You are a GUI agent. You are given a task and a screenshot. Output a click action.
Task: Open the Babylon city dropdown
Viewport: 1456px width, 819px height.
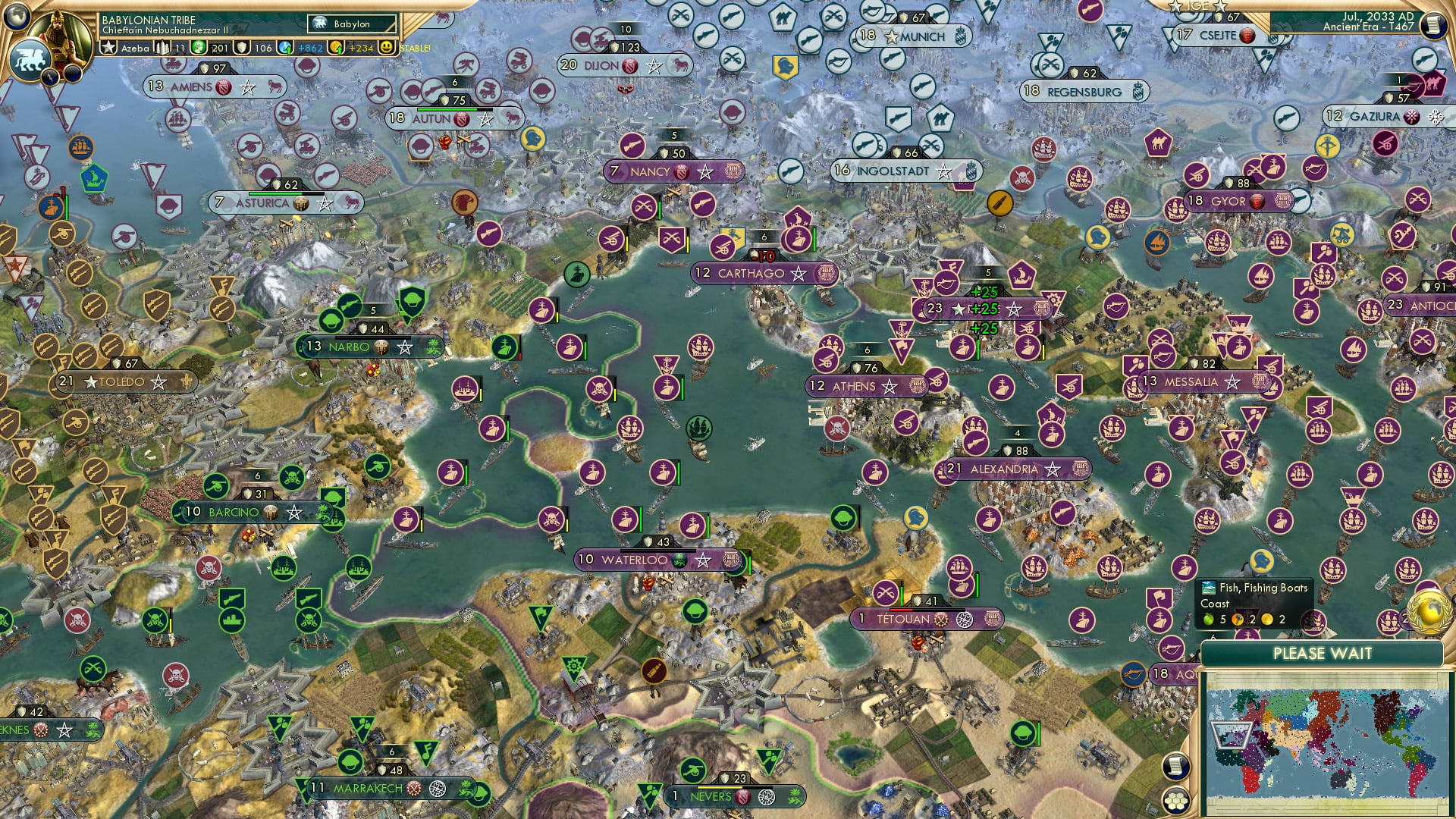pyautogui.click(x=351, y=24)
